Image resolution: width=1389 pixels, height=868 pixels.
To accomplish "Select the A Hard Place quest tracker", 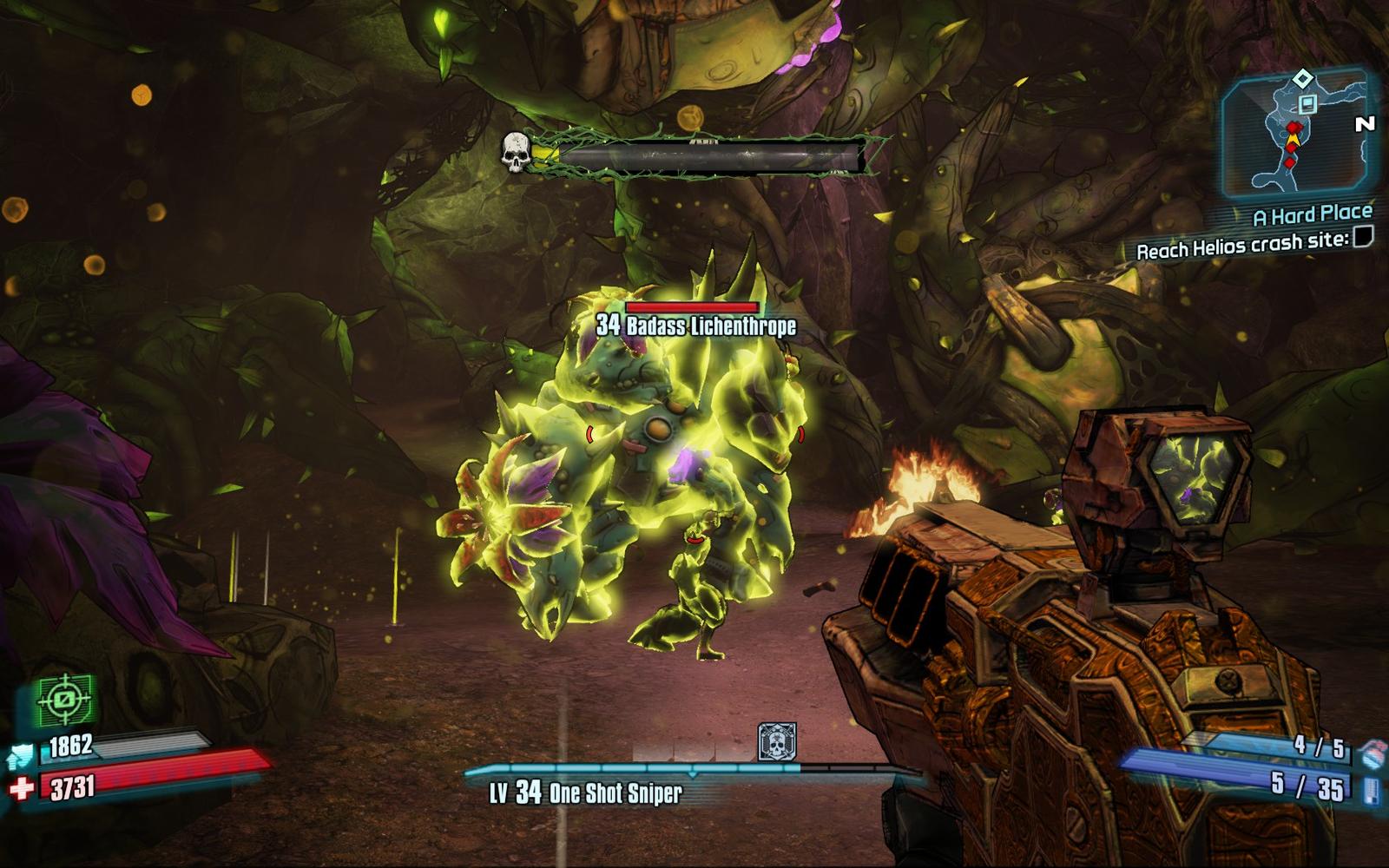I will point(1312,214).
